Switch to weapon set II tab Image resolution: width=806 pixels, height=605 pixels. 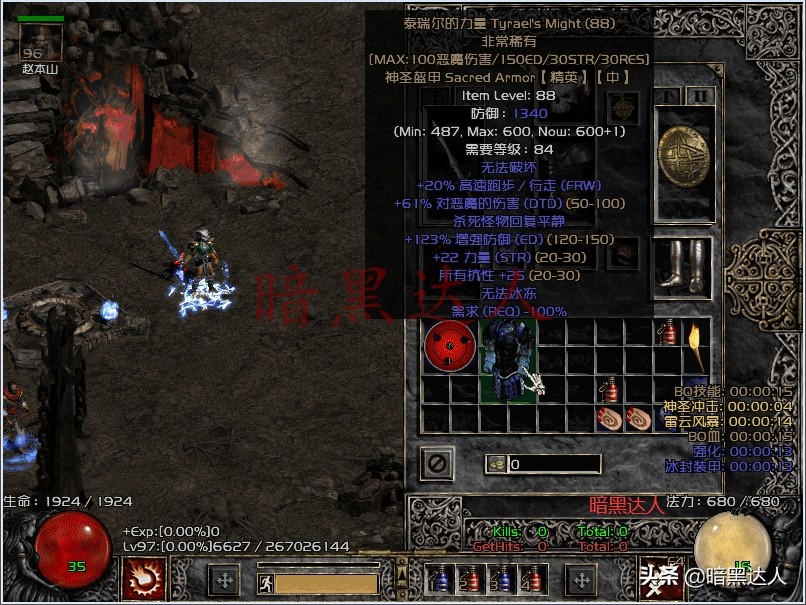(701, 96)
